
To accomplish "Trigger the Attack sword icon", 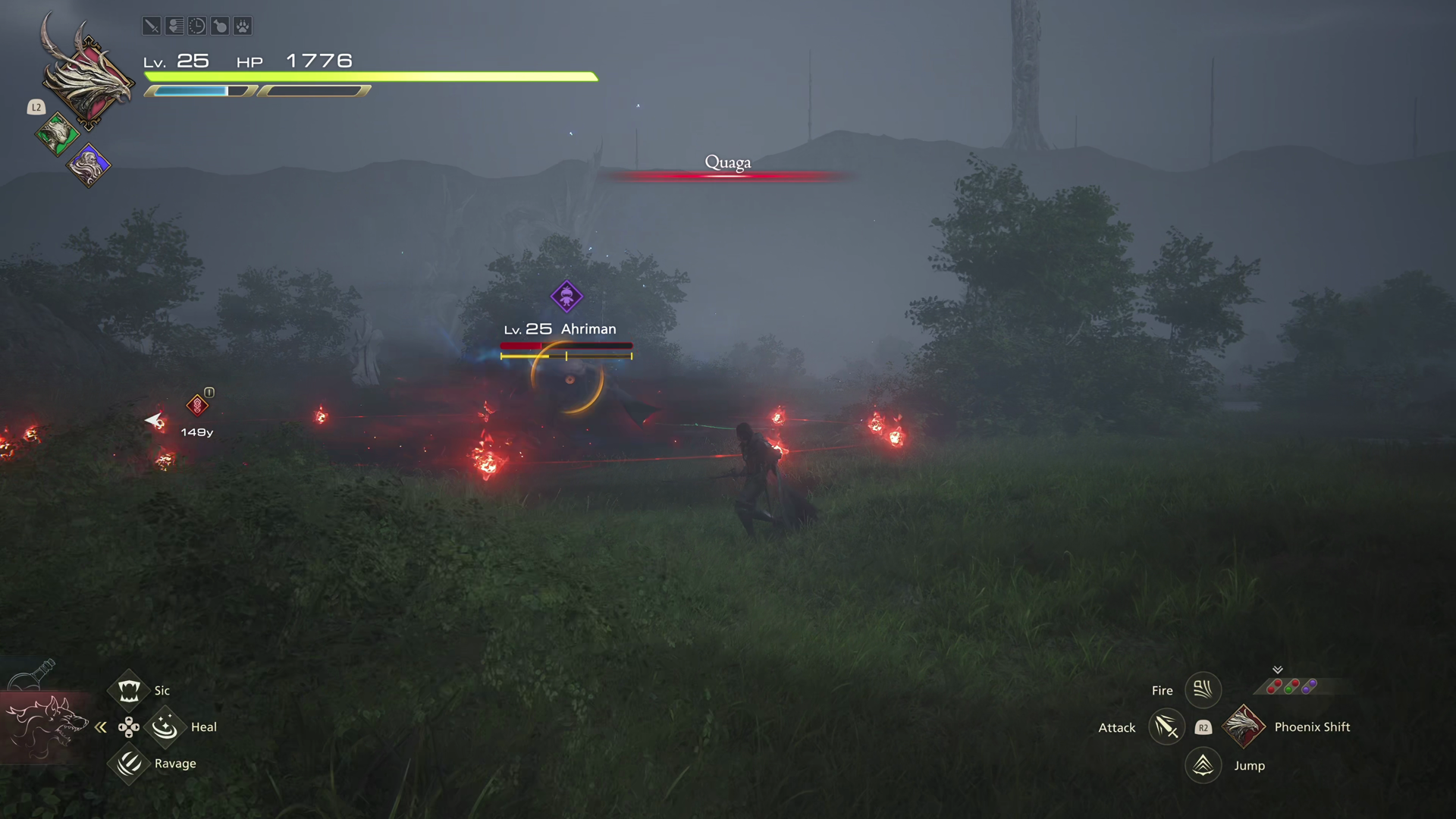I will [1166, 727].
